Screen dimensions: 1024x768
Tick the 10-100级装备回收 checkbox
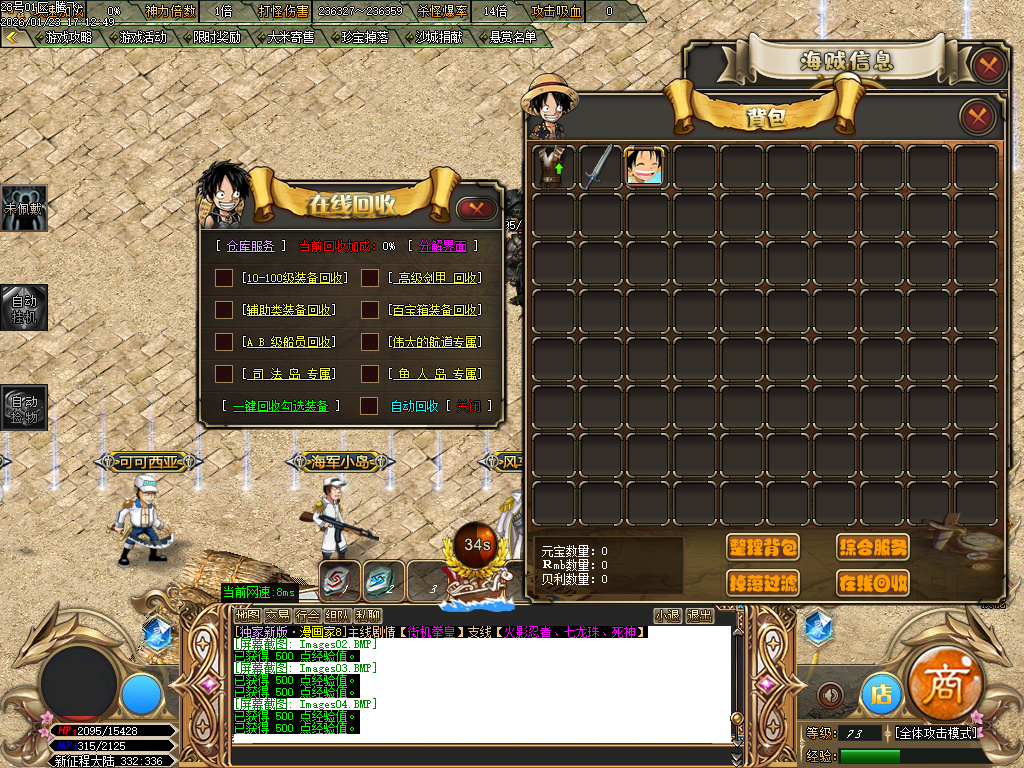[224, 278]
